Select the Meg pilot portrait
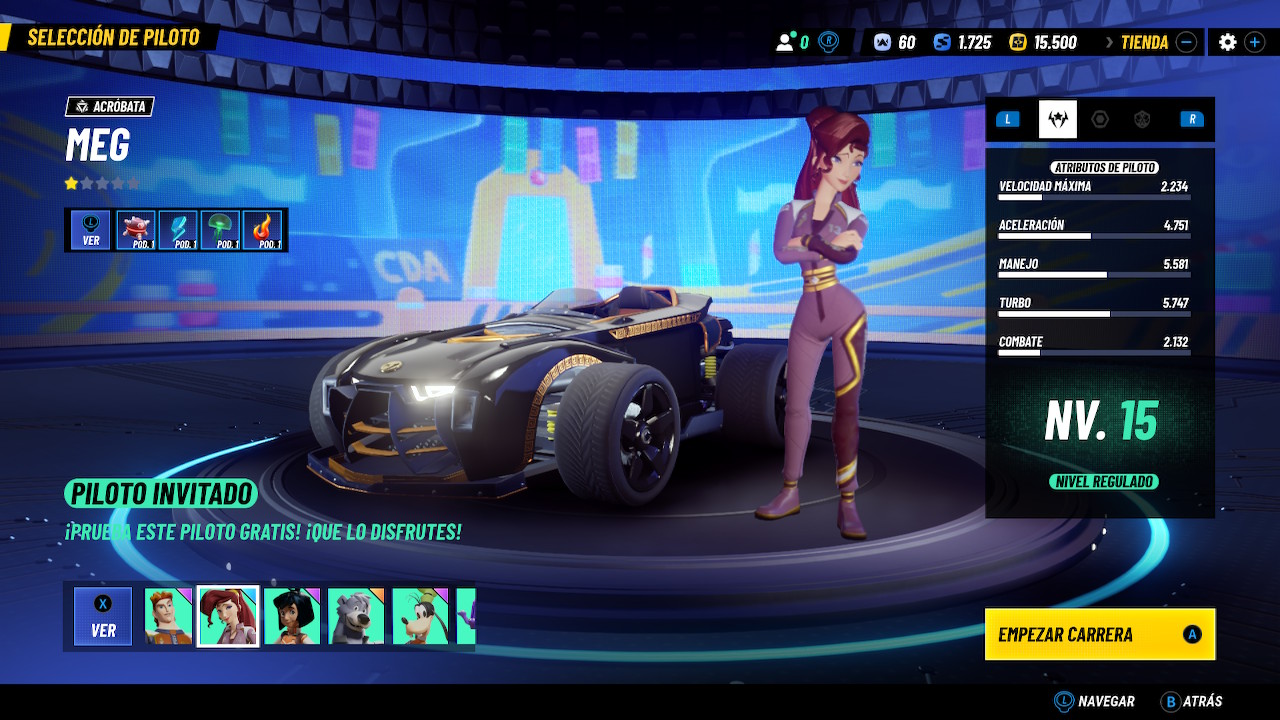 (228, 616)
